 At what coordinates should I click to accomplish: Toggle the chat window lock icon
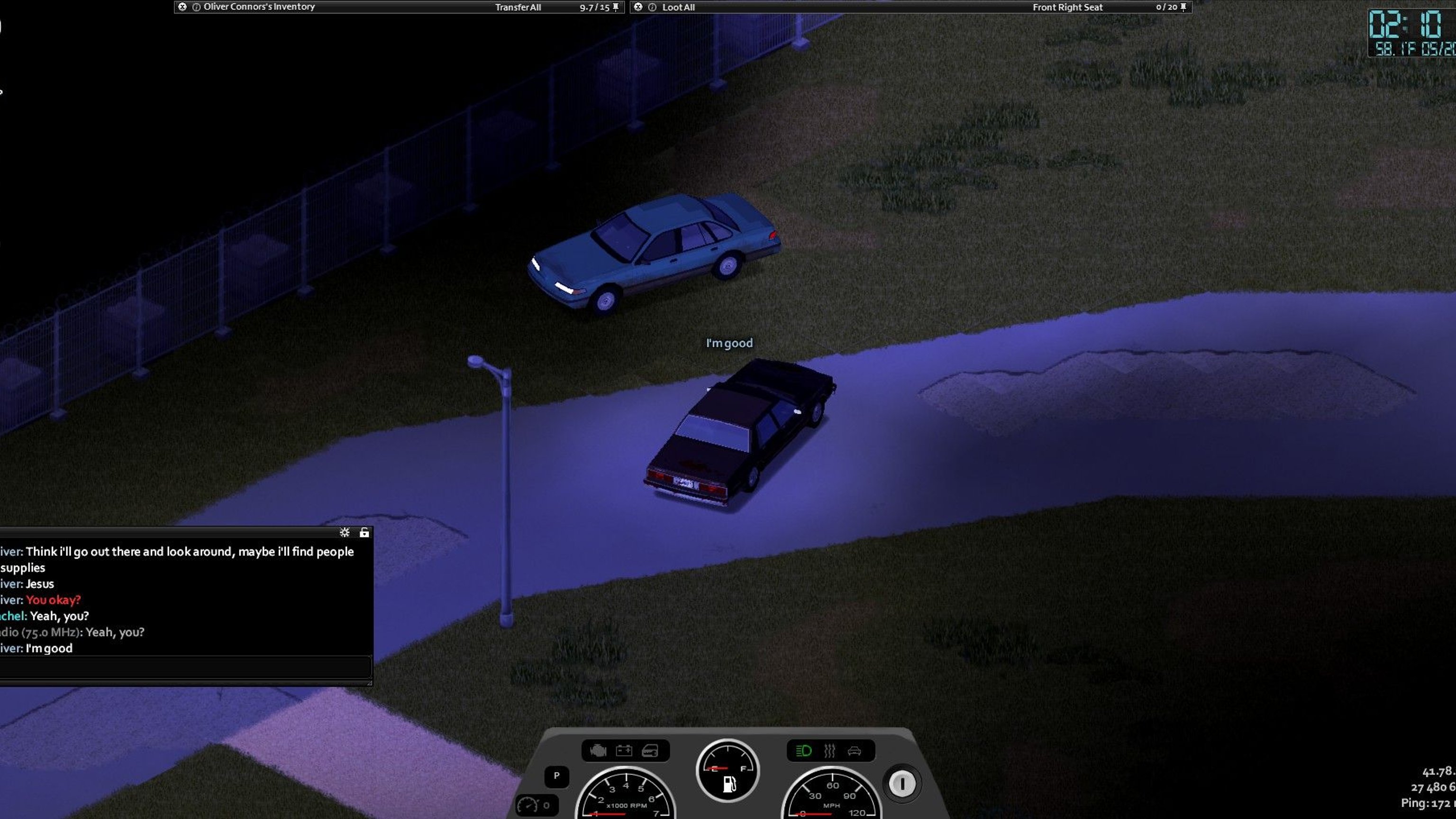364,532
